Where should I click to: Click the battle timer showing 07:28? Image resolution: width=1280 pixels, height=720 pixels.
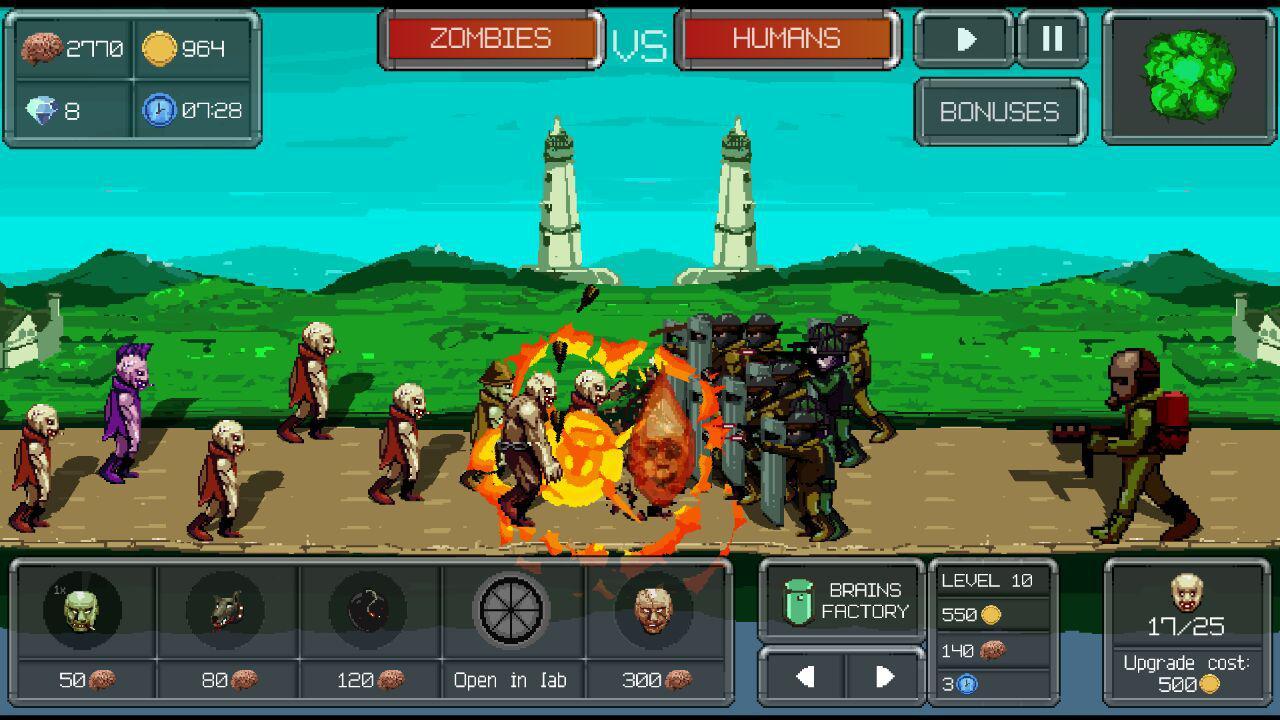[x=195, y=109]
